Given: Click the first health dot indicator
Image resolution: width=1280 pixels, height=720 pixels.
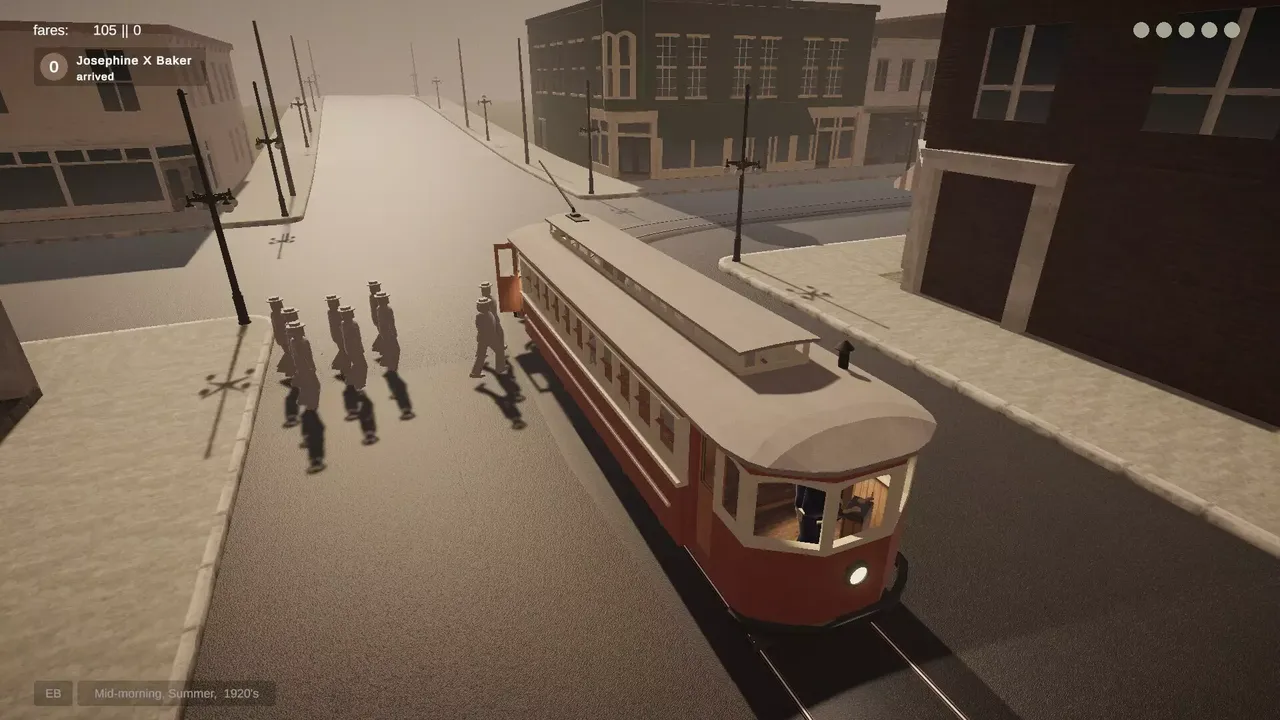Looking at the screenshot, I should click(x=1140, y=30).
